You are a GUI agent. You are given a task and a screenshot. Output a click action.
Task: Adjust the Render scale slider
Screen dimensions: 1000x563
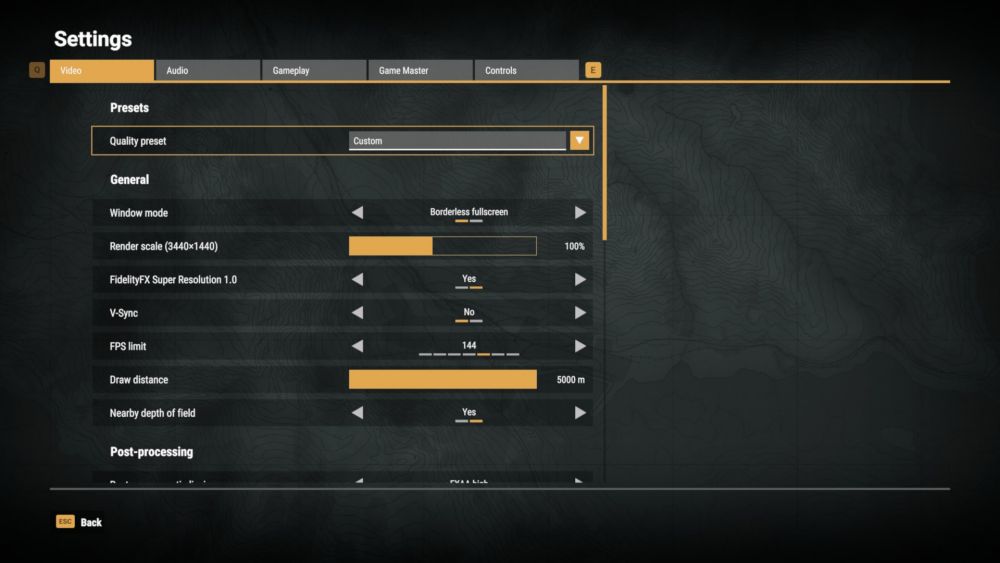(442, 246)
